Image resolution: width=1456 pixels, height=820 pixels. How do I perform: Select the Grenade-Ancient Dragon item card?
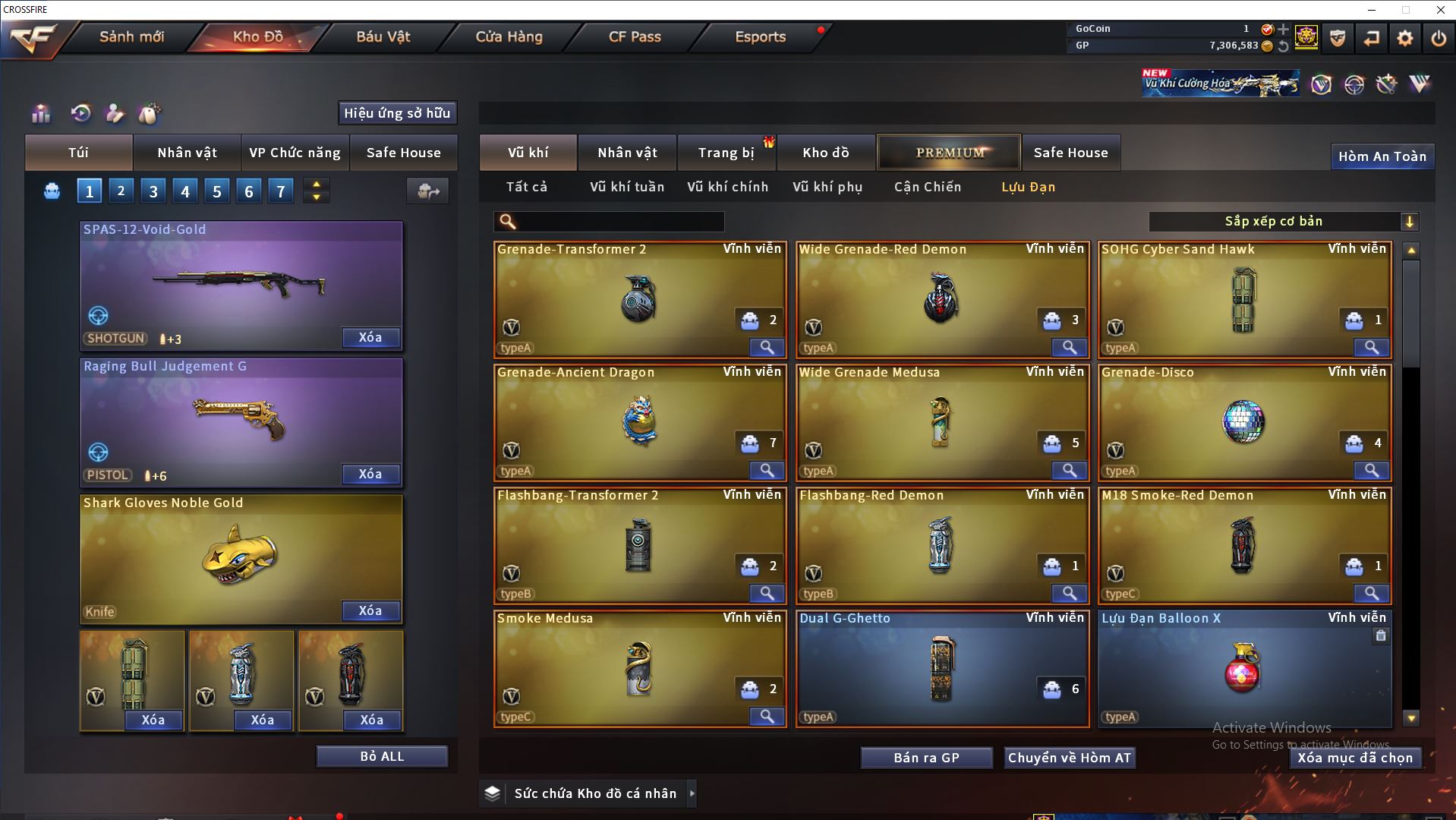pyautogui.click(x=638, y=422)
